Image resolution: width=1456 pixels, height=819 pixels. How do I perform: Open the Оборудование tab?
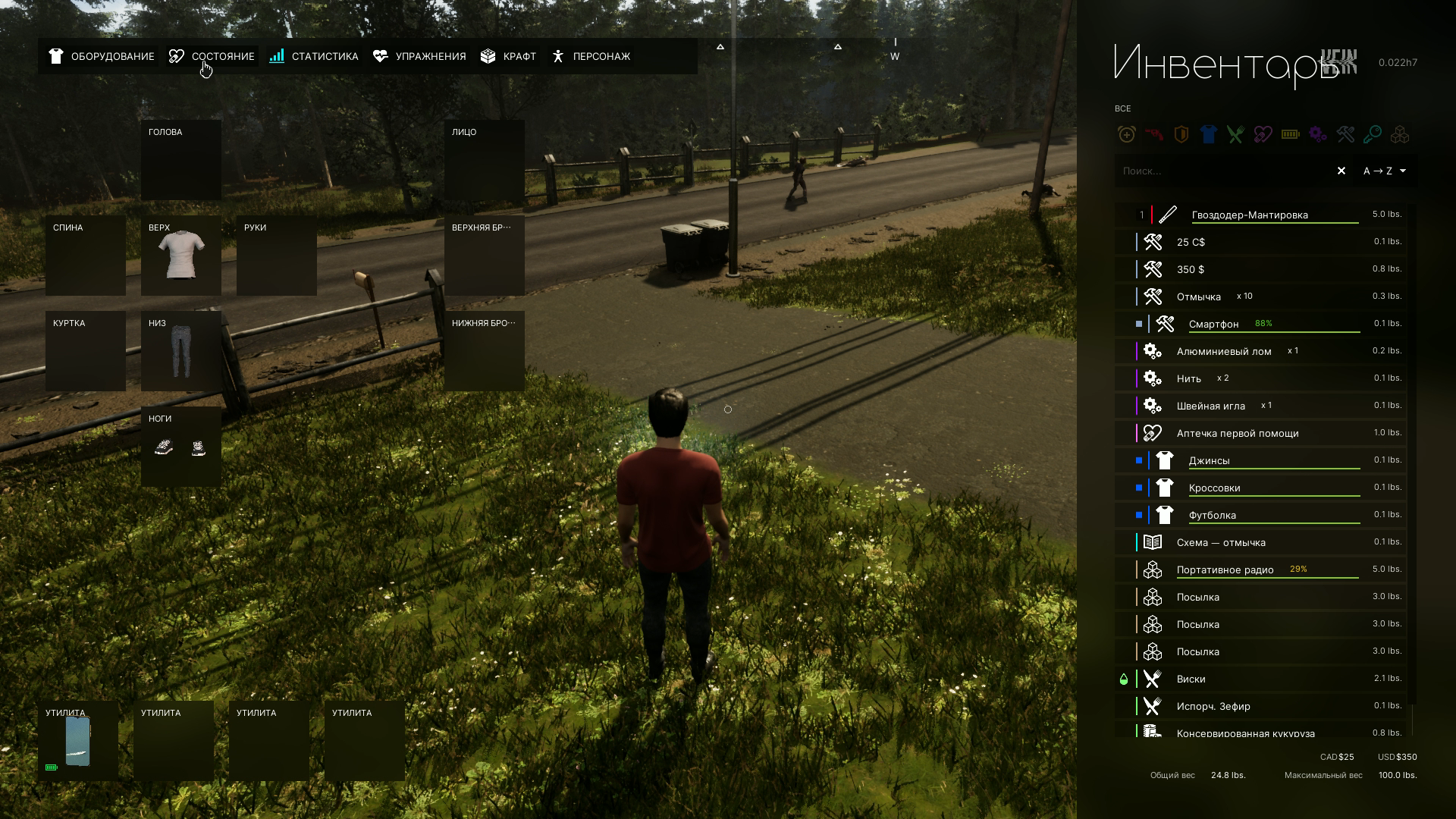tap(102, 57)
